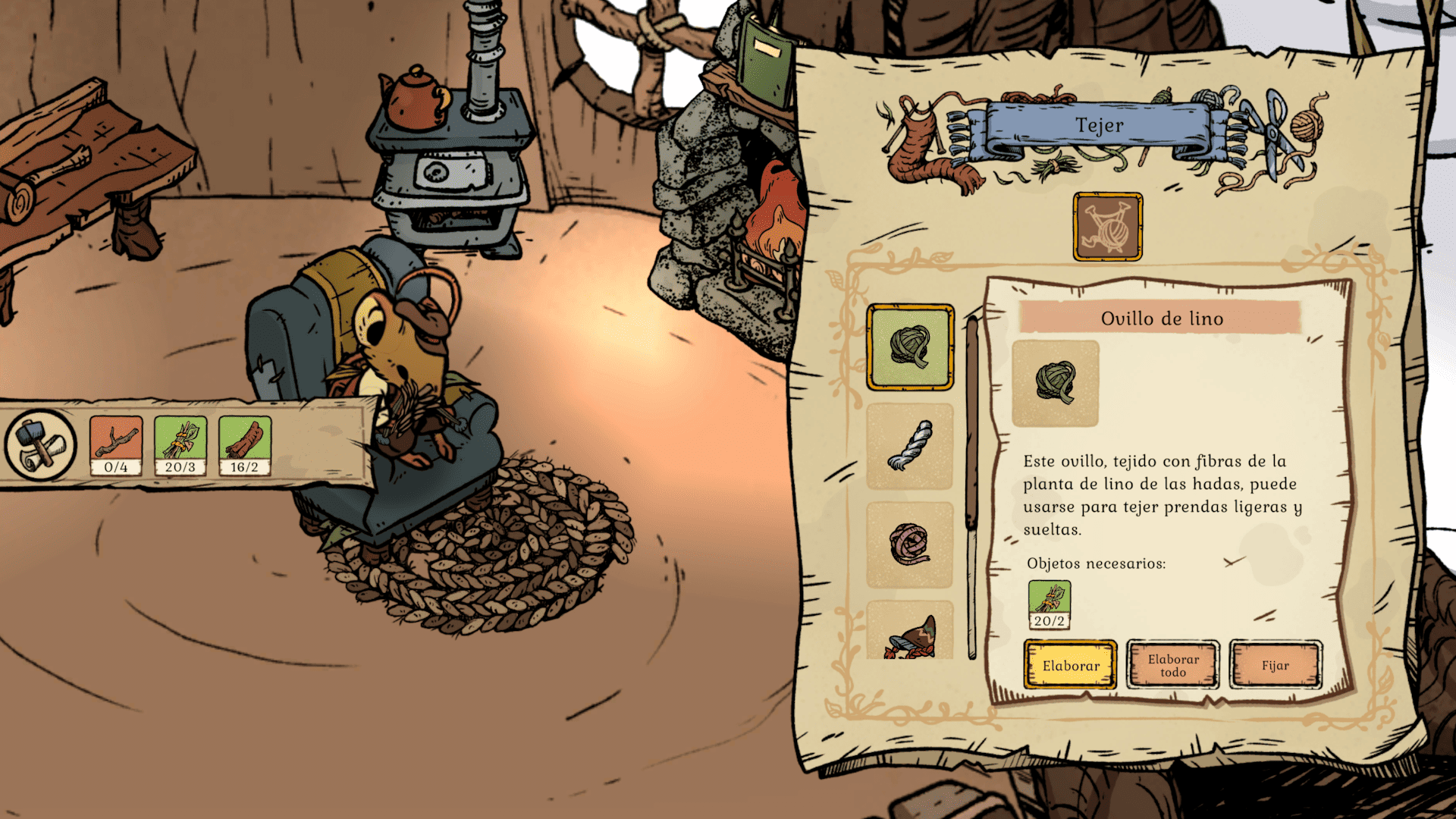The width and height of the screenshot is (1456, 819).
Task: Click the recipe list scrollbar
Action: 972,485
